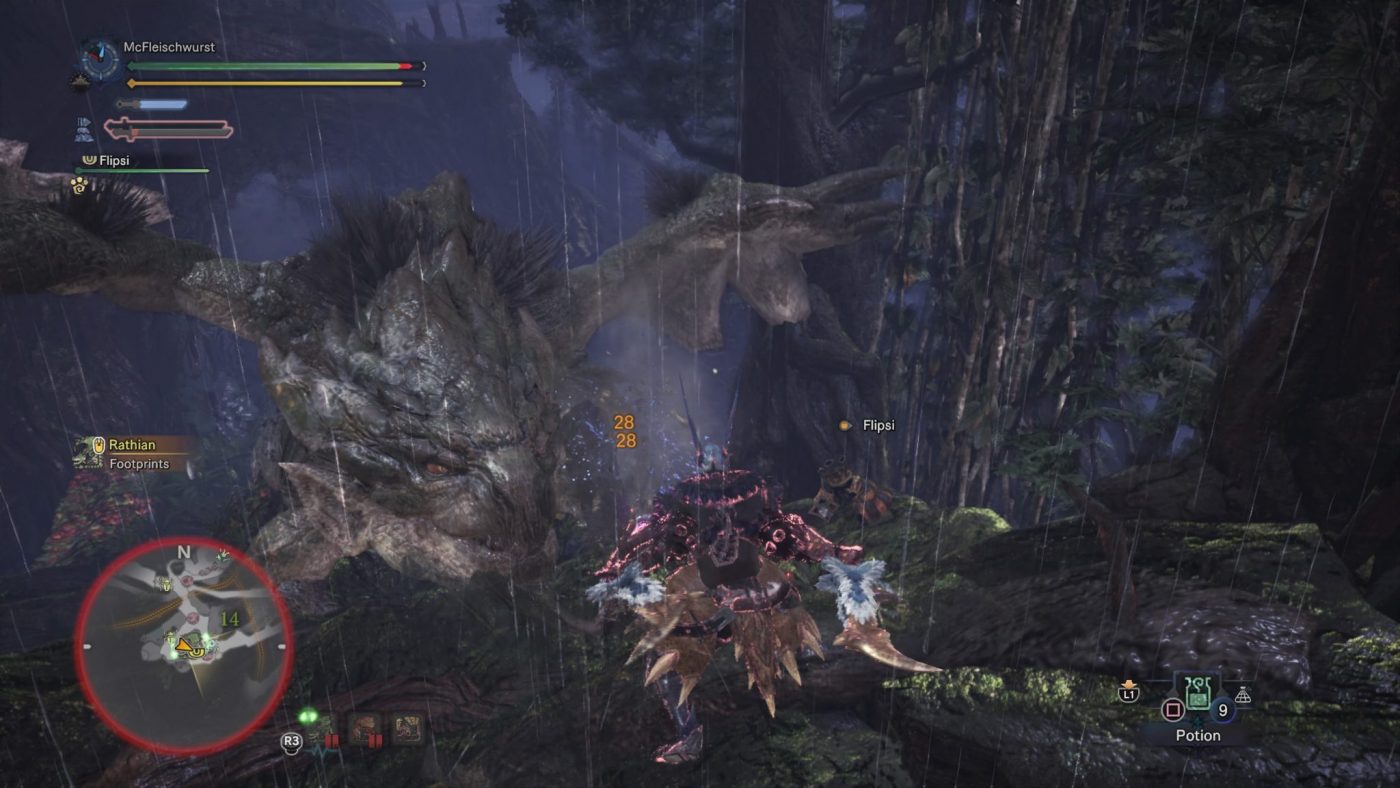Select the Potion item slot
Screen dimensions: 1400x788
click(1198, 696)
